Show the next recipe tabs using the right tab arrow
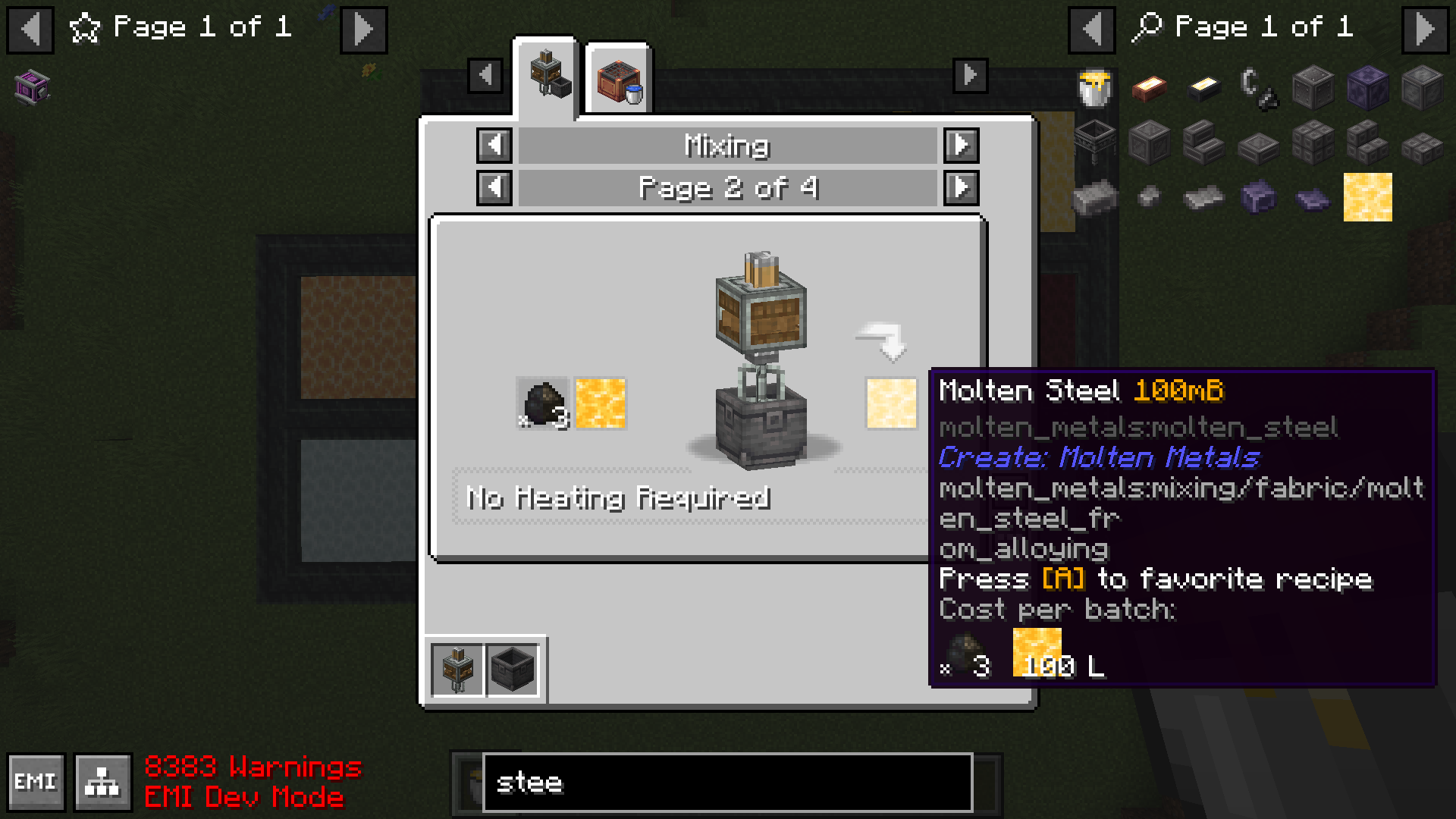The width and height of the screenshot is (1456, 819). 970,76
